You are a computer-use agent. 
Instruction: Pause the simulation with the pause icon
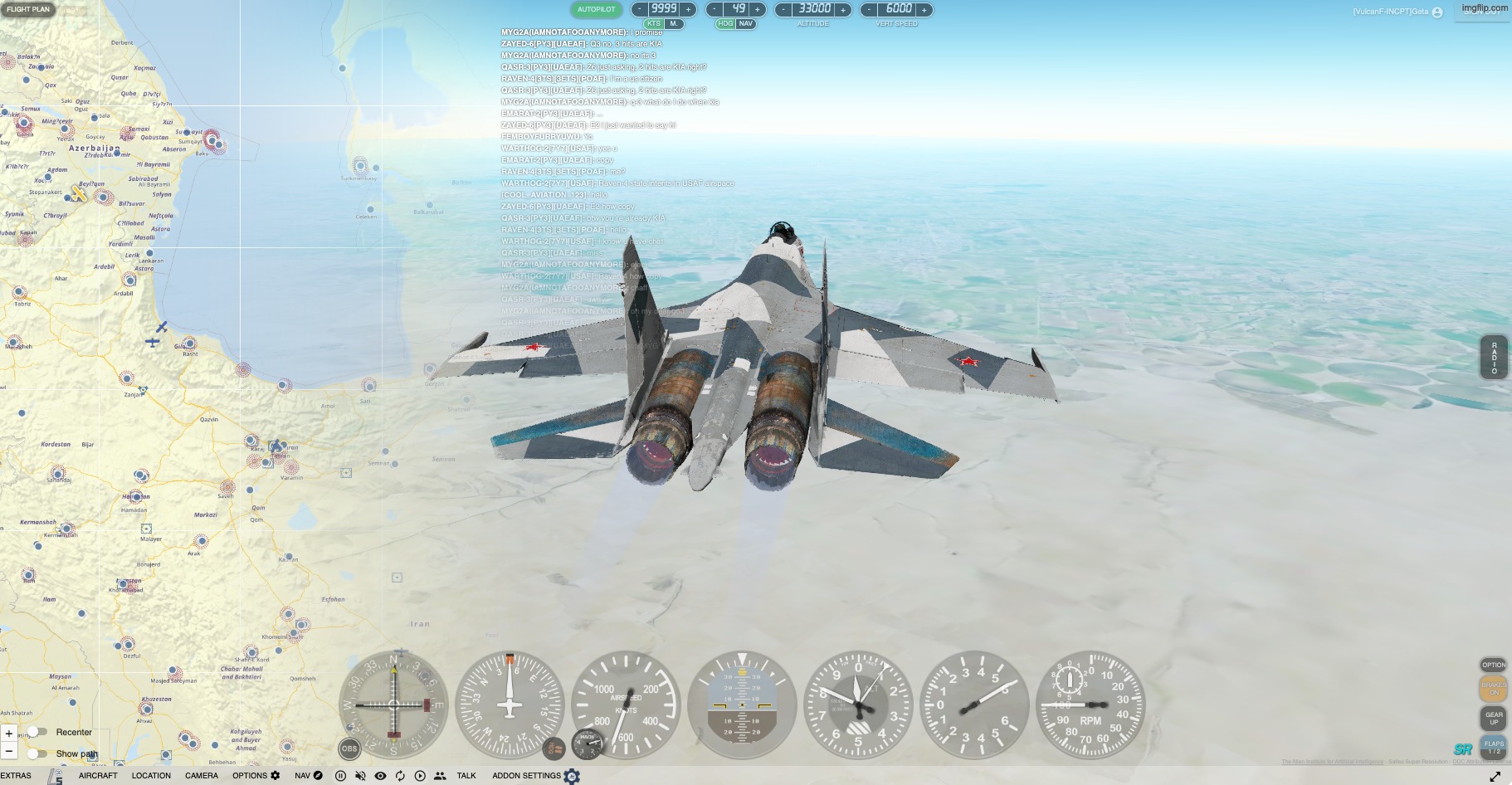[340, 775]
